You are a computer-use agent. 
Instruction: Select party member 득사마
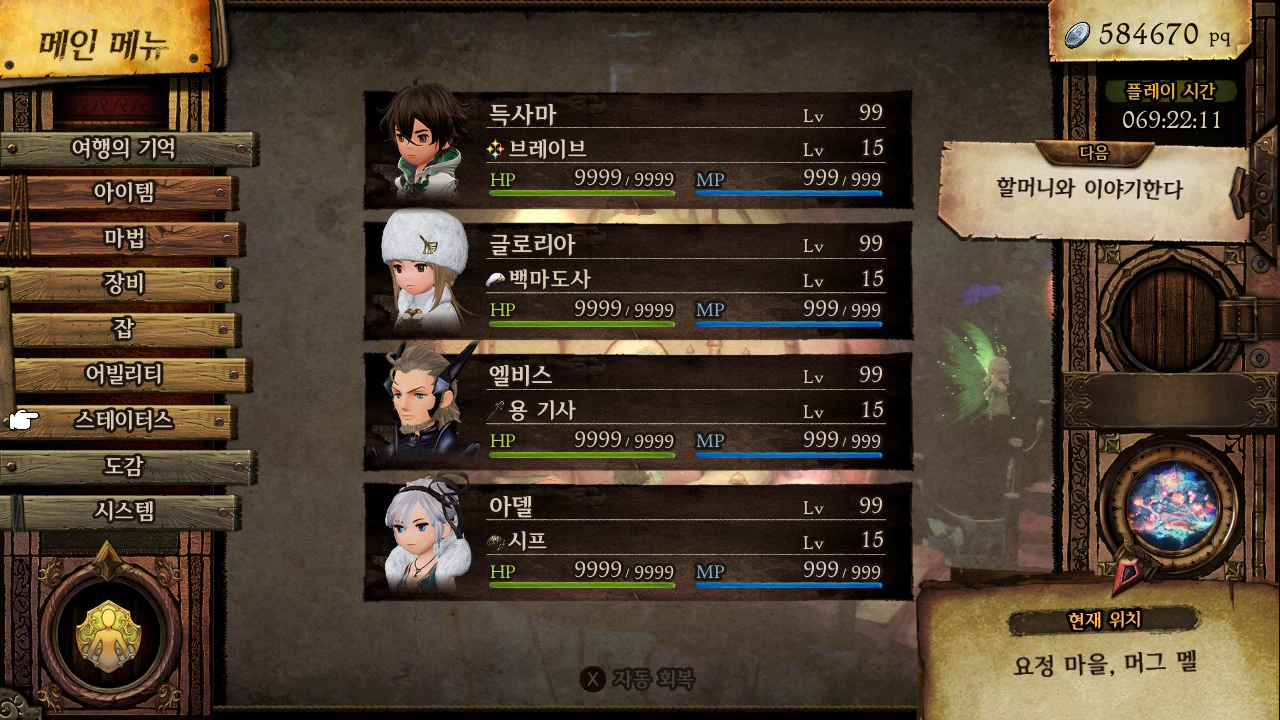pyautogui.click(x=637, y=150)
